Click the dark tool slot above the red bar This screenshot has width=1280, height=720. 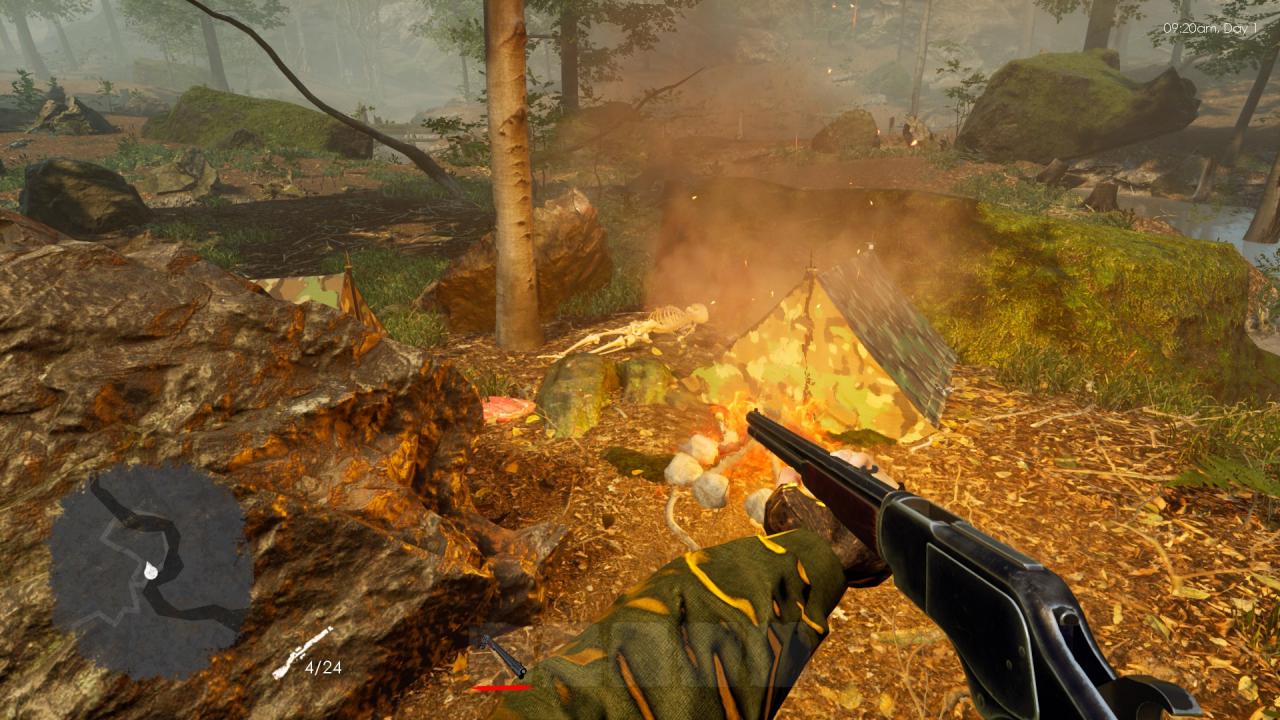click(x=502, y=655)
